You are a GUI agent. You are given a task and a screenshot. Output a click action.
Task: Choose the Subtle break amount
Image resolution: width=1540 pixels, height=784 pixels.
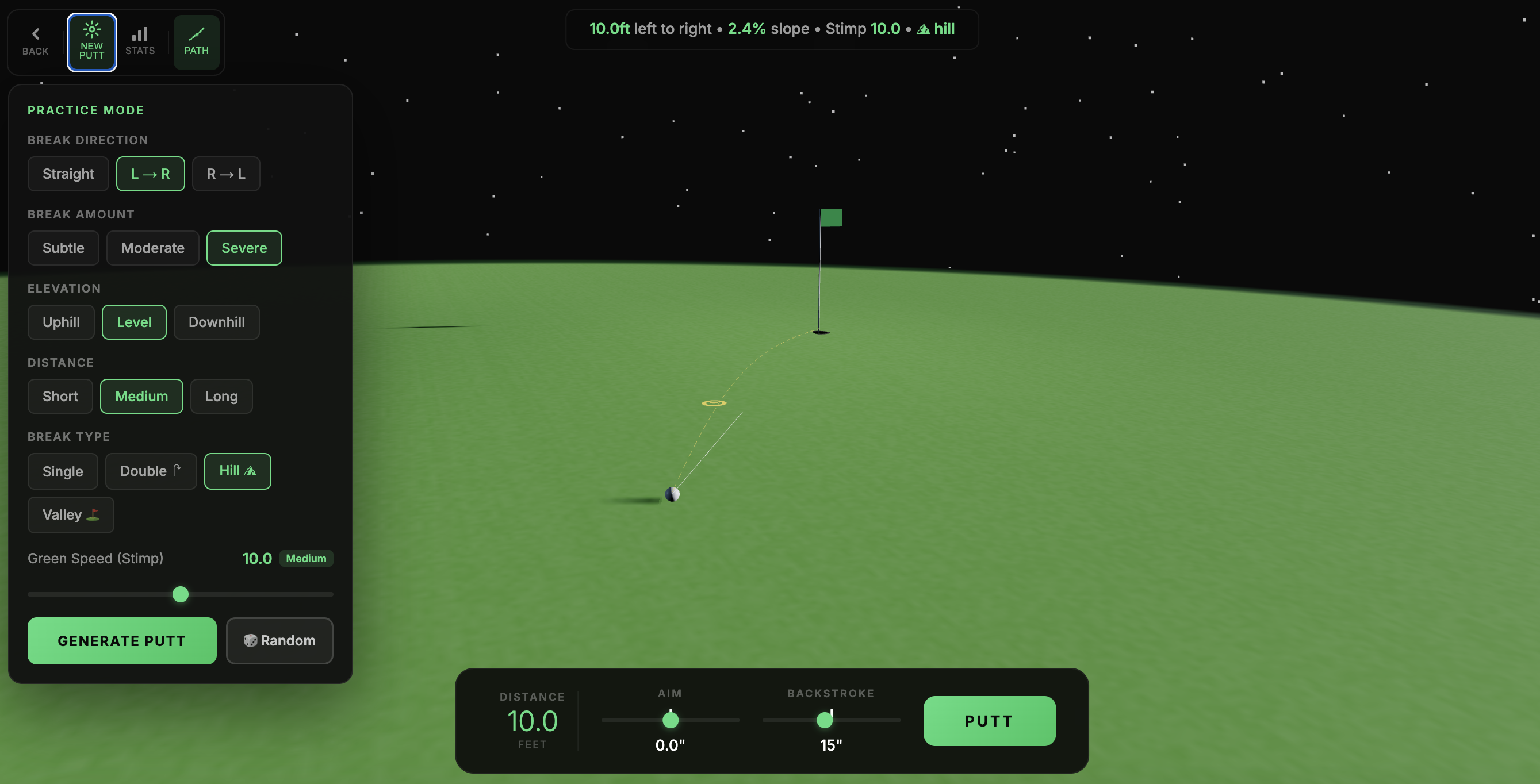[63, 248]
